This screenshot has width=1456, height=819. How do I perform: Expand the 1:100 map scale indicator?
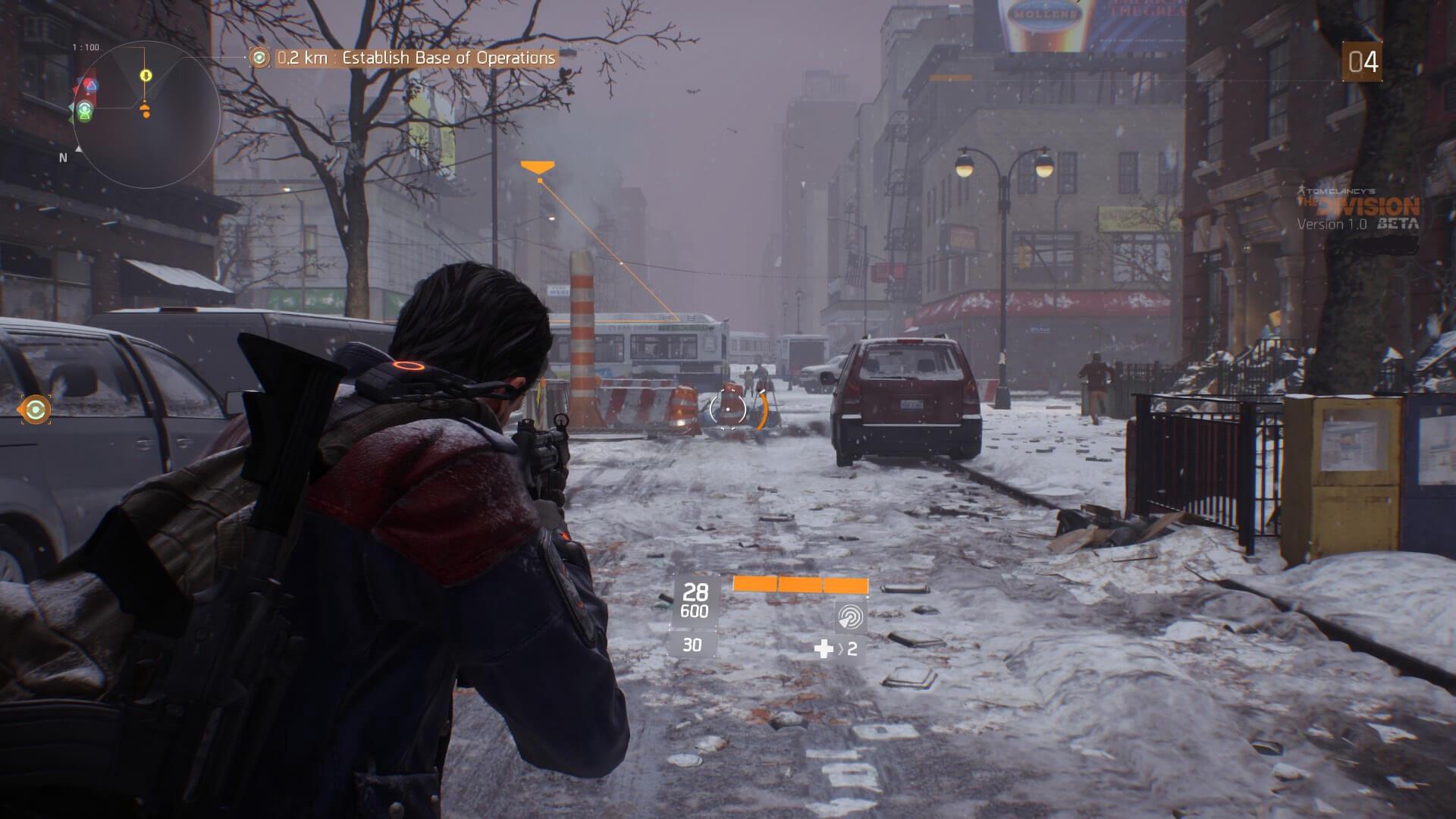[x=86, y=47]
